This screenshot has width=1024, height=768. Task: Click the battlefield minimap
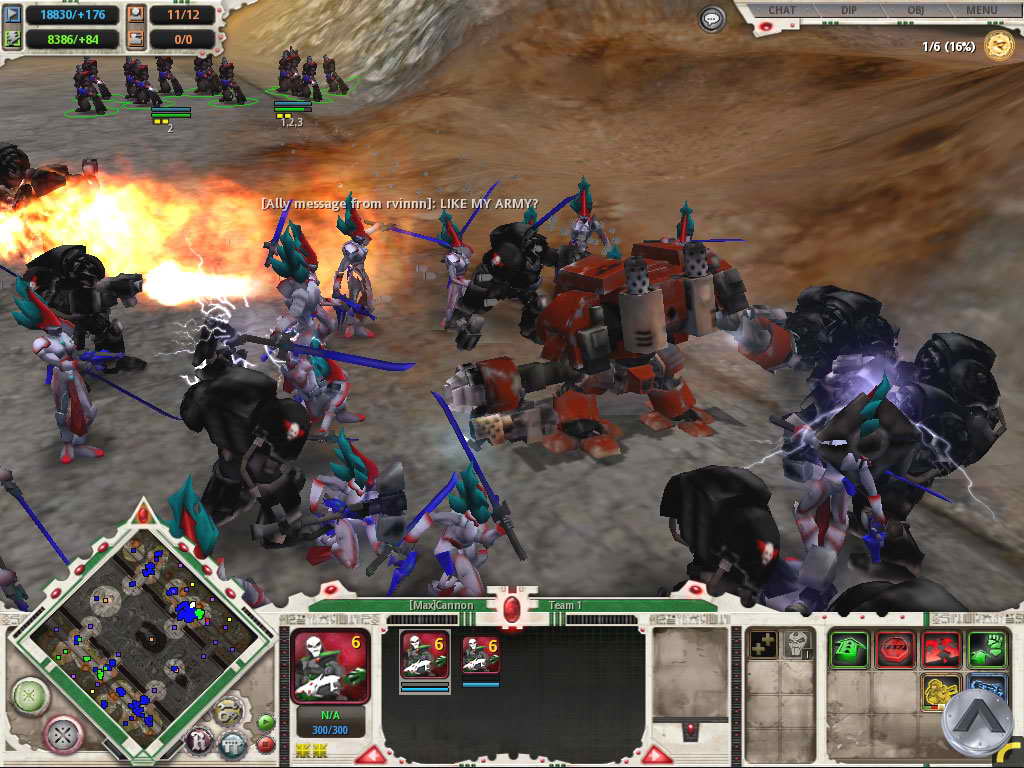click(x=128, y=620)
